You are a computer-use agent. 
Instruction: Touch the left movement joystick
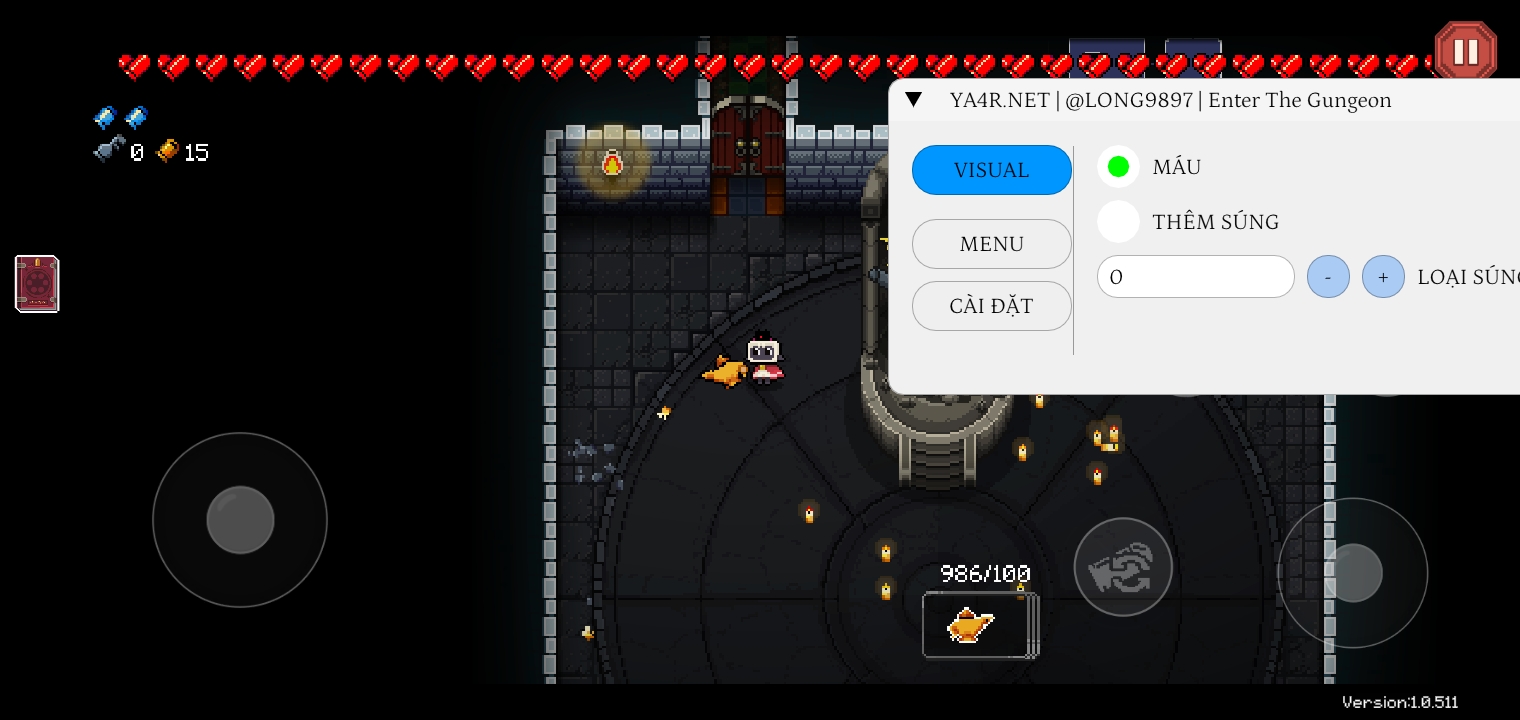coord(240,520)
